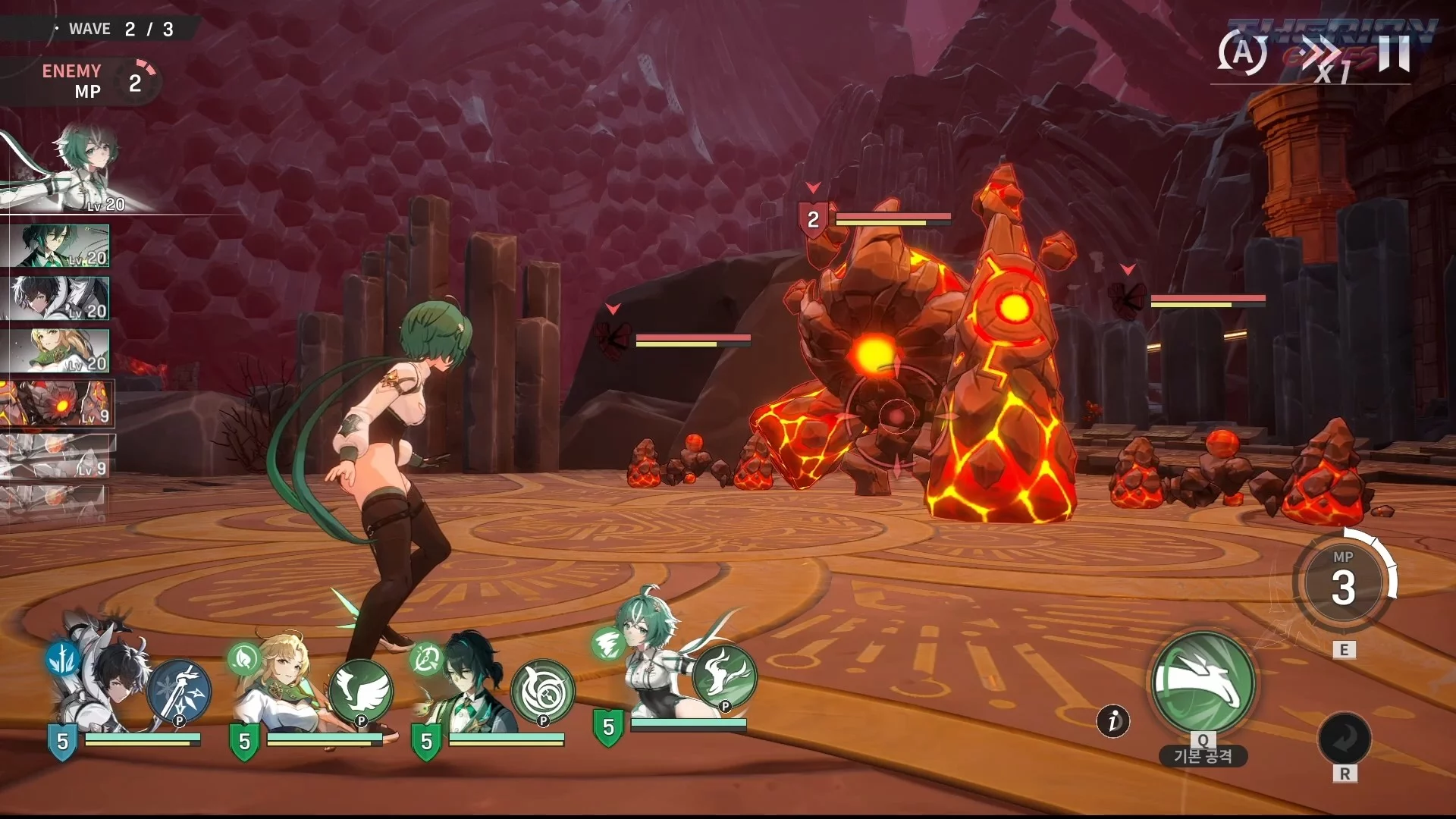Pause the battle
1456x819 pixels.
[x=1394, y=53]
